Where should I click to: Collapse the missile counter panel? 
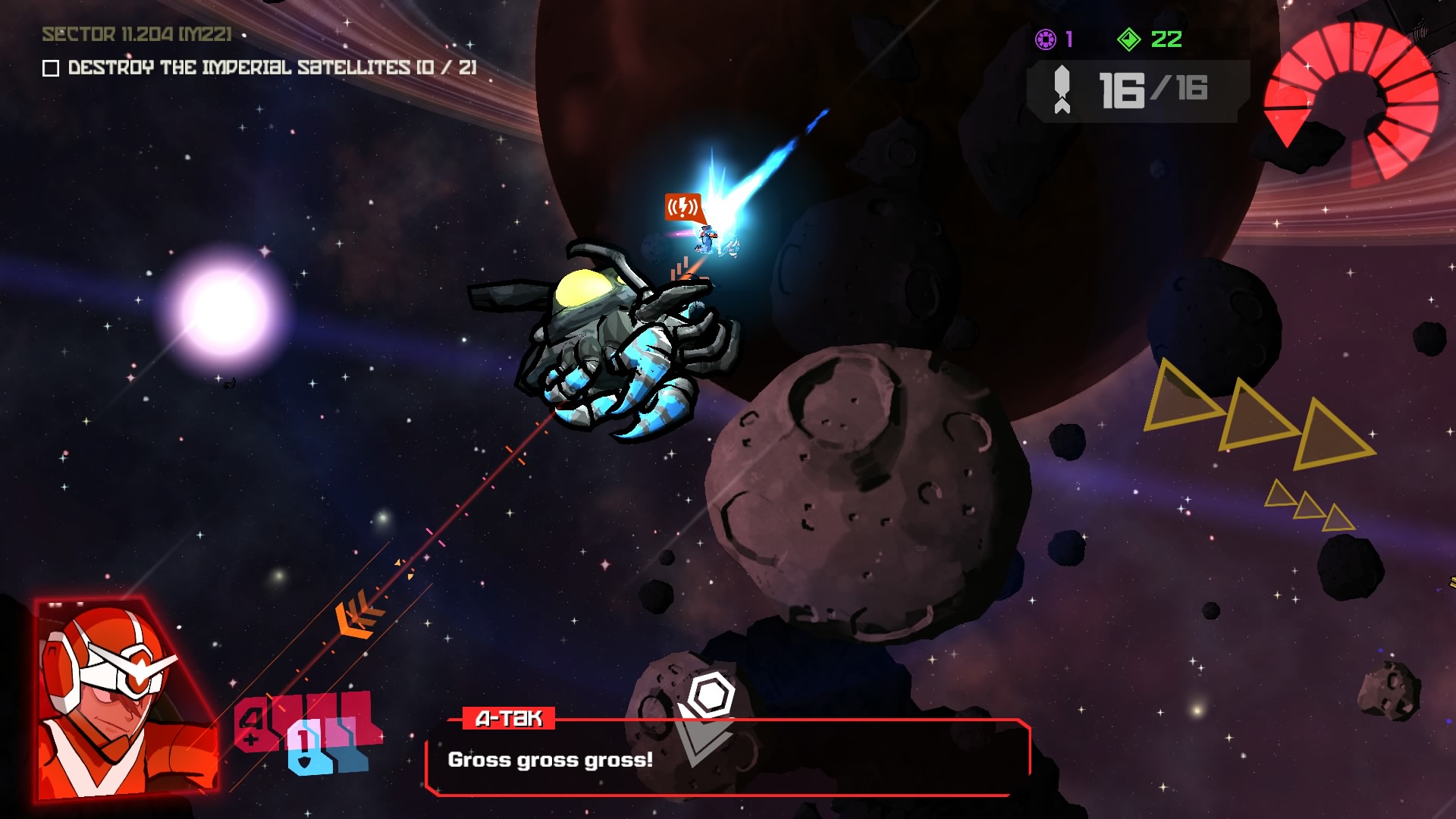[1137, 89]
